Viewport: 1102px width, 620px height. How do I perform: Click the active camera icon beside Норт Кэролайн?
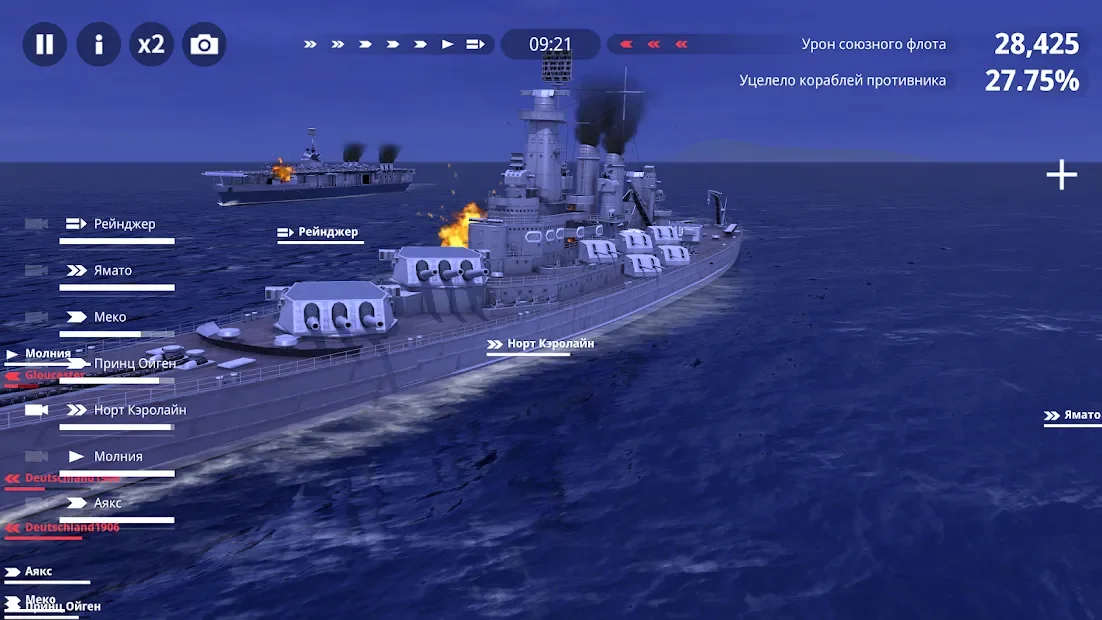click(x=37, y=410)
